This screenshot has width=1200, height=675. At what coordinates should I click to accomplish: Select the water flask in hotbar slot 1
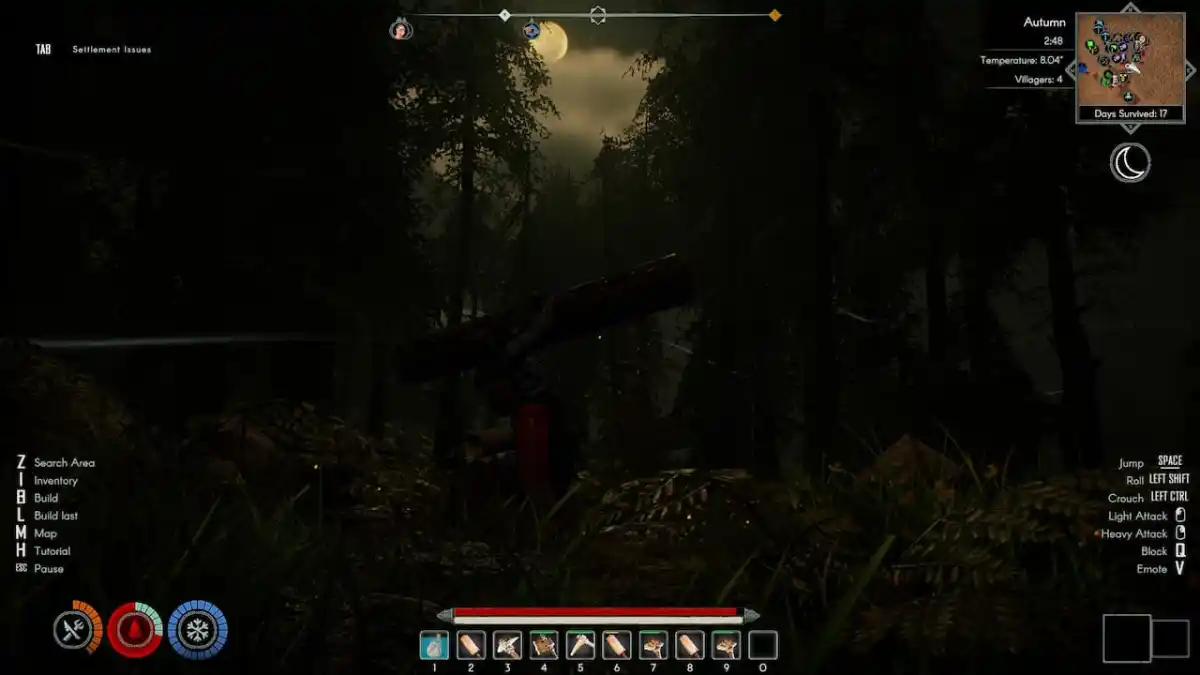coord(434,645)
